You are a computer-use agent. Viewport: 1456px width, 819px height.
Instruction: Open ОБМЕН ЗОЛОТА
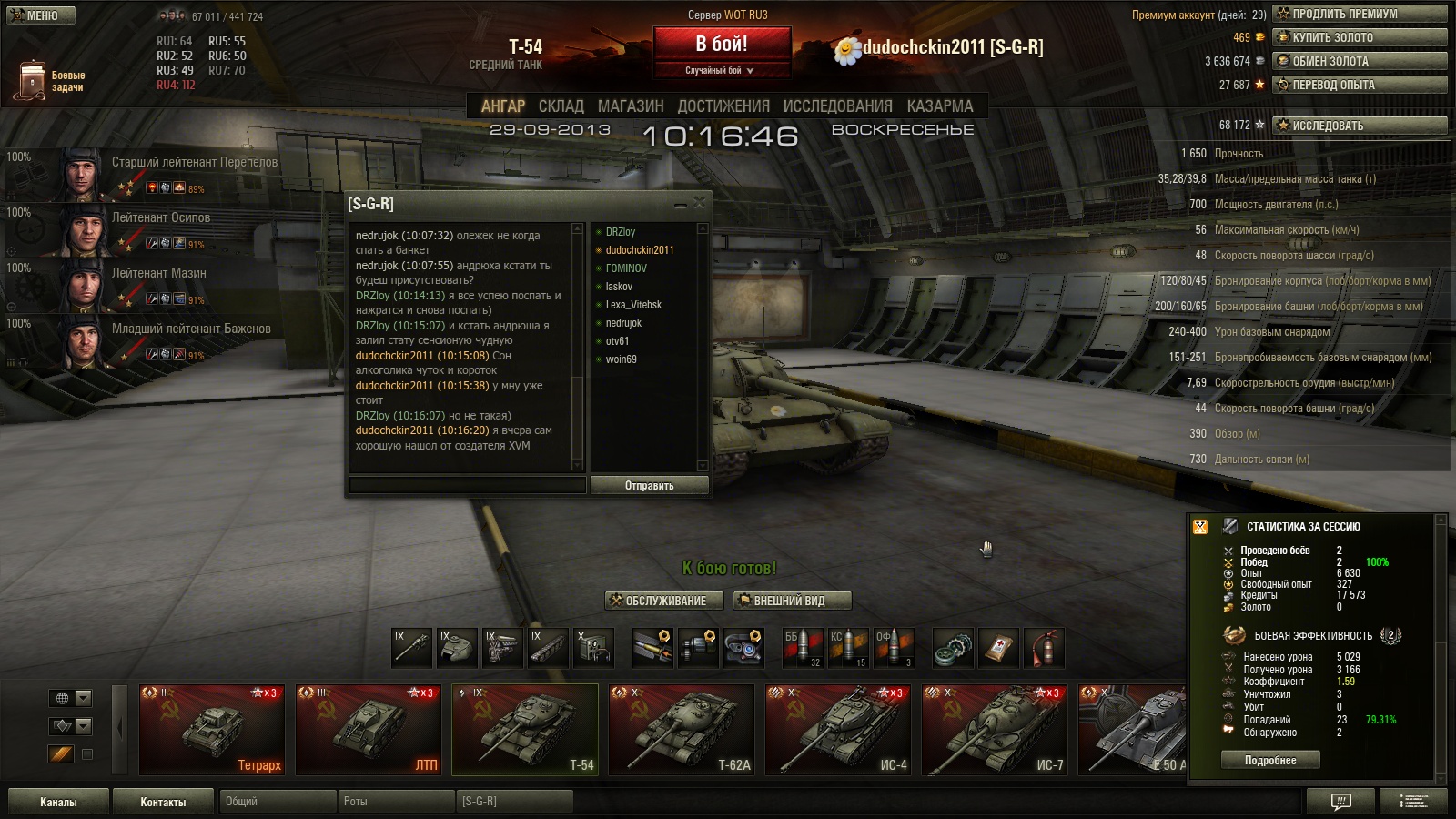1360,61
